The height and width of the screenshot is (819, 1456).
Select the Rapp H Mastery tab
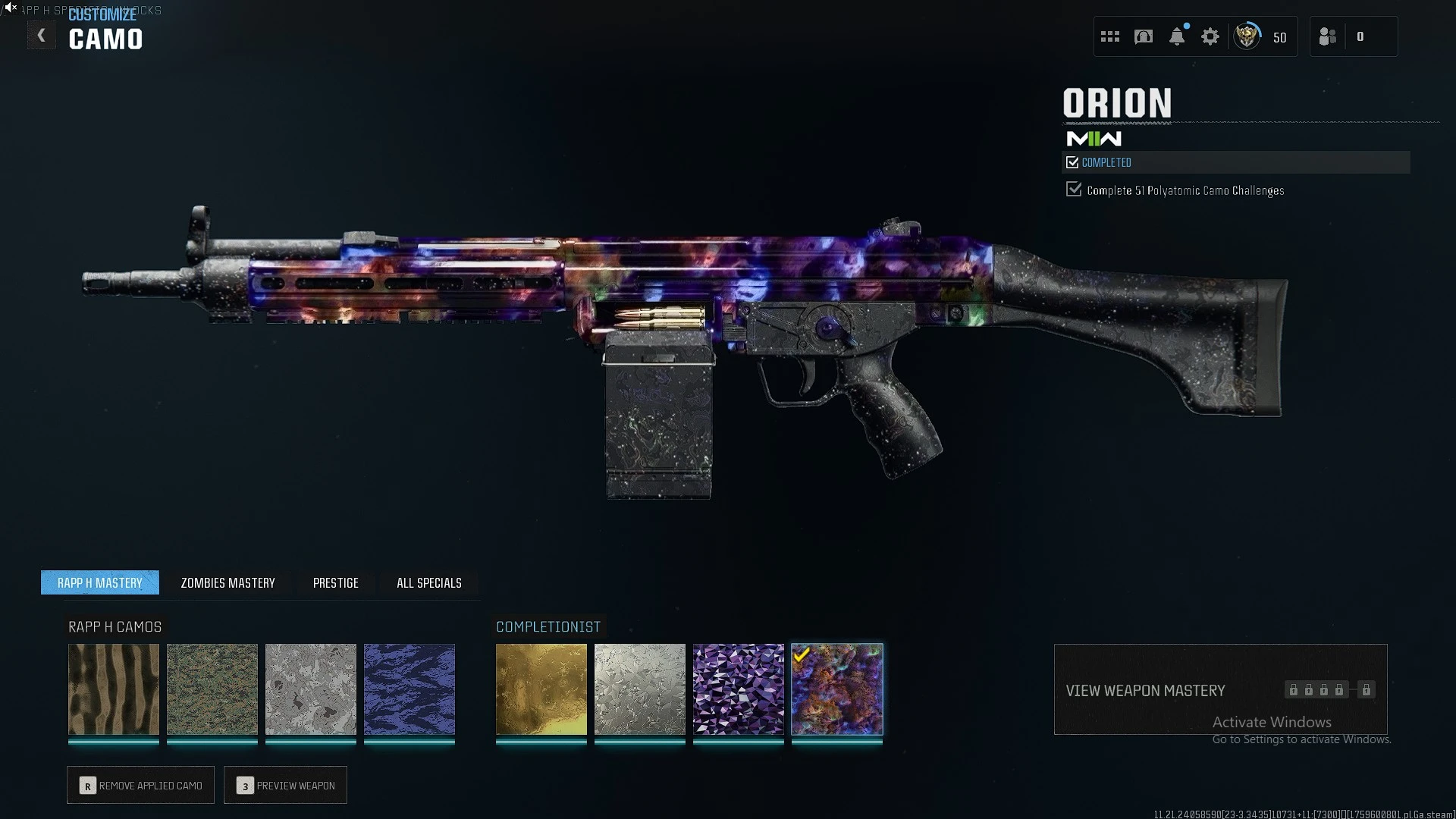tap(100, 582)
